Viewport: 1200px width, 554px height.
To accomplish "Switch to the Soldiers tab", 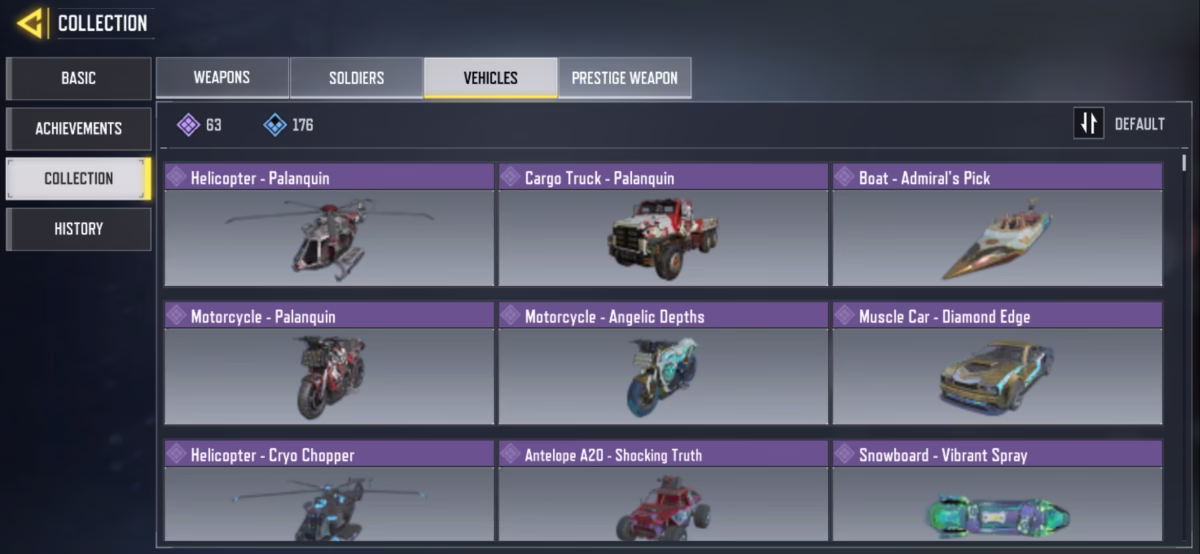I will 356,78.
